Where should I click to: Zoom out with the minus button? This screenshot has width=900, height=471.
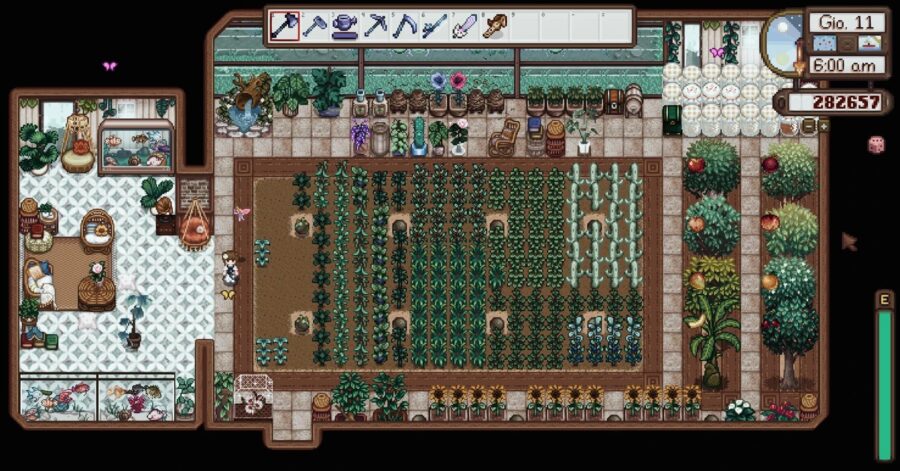tap(809, 127)
